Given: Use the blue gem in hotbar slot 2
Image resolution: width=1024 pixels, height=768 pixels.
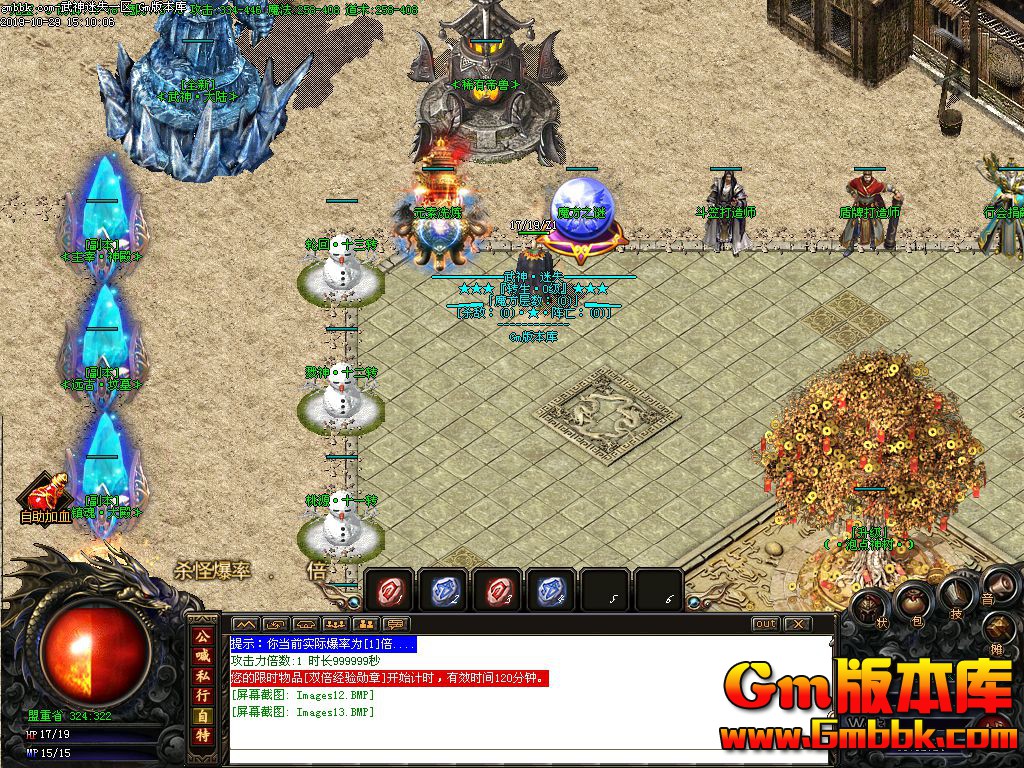Looking at the screenshot, I should pos(443,590).
